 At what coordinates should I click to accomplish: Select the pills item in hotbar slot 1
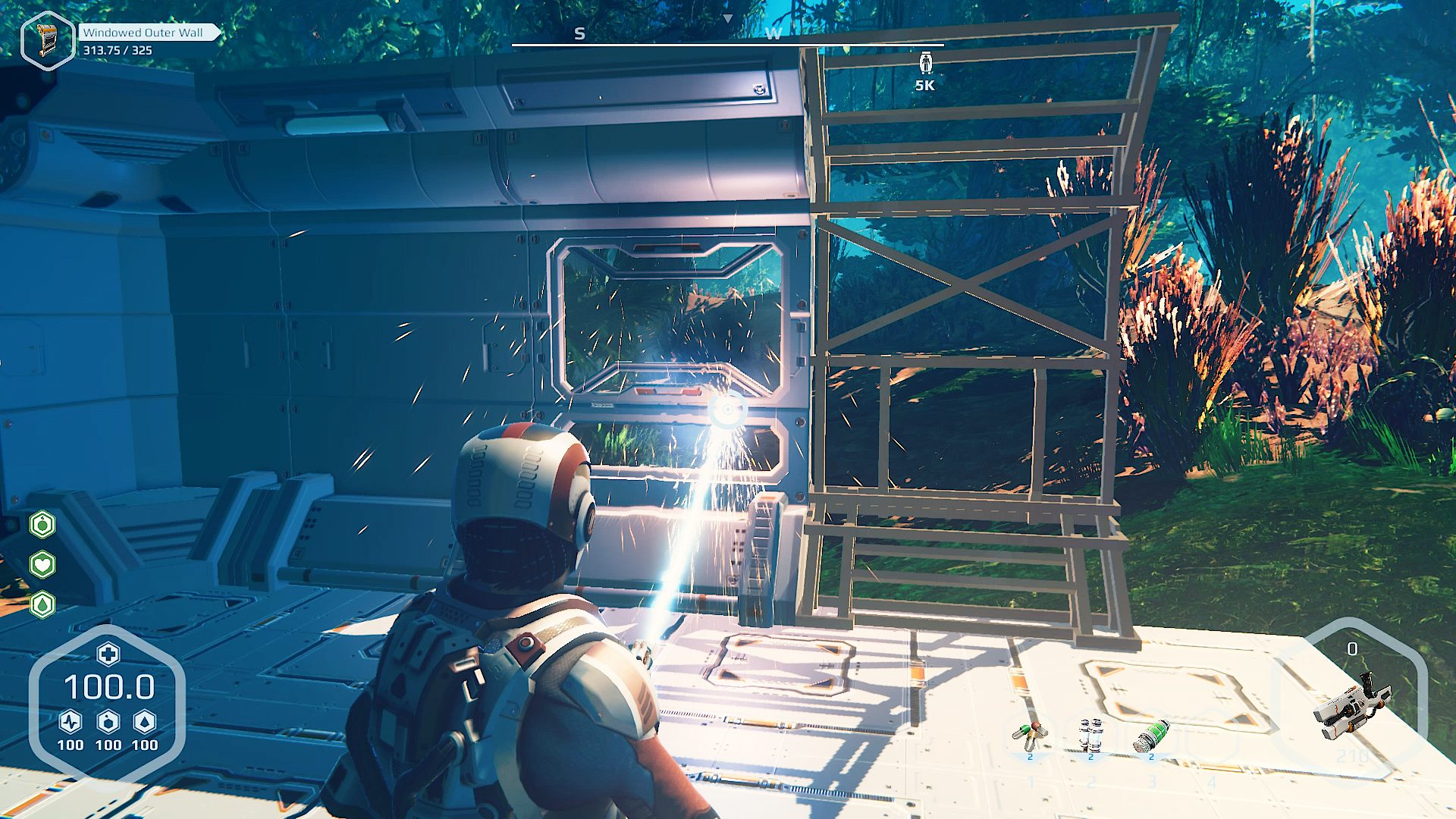1030,736
